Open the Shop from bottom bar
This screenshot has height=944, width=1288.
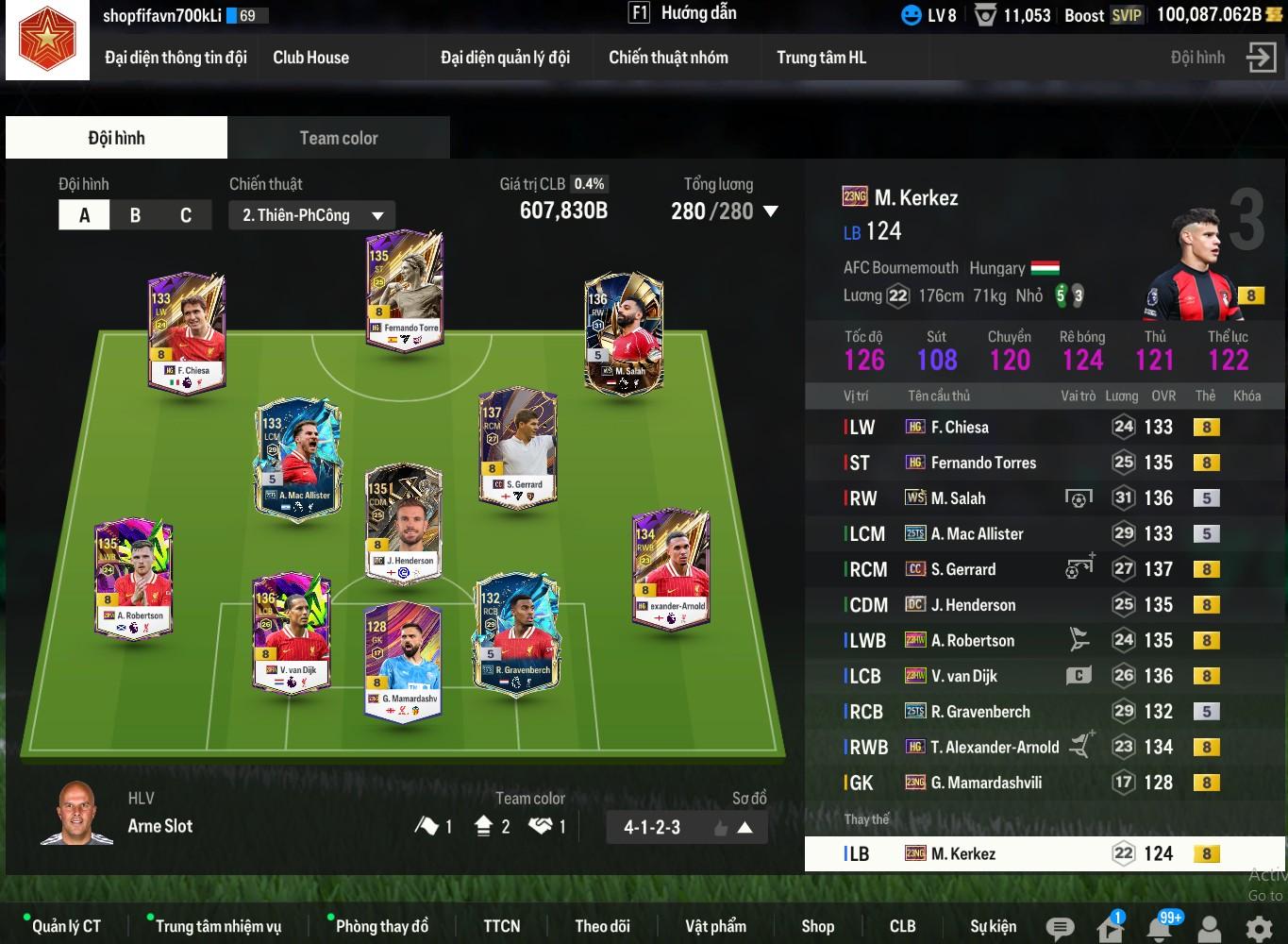coord(817,926)
